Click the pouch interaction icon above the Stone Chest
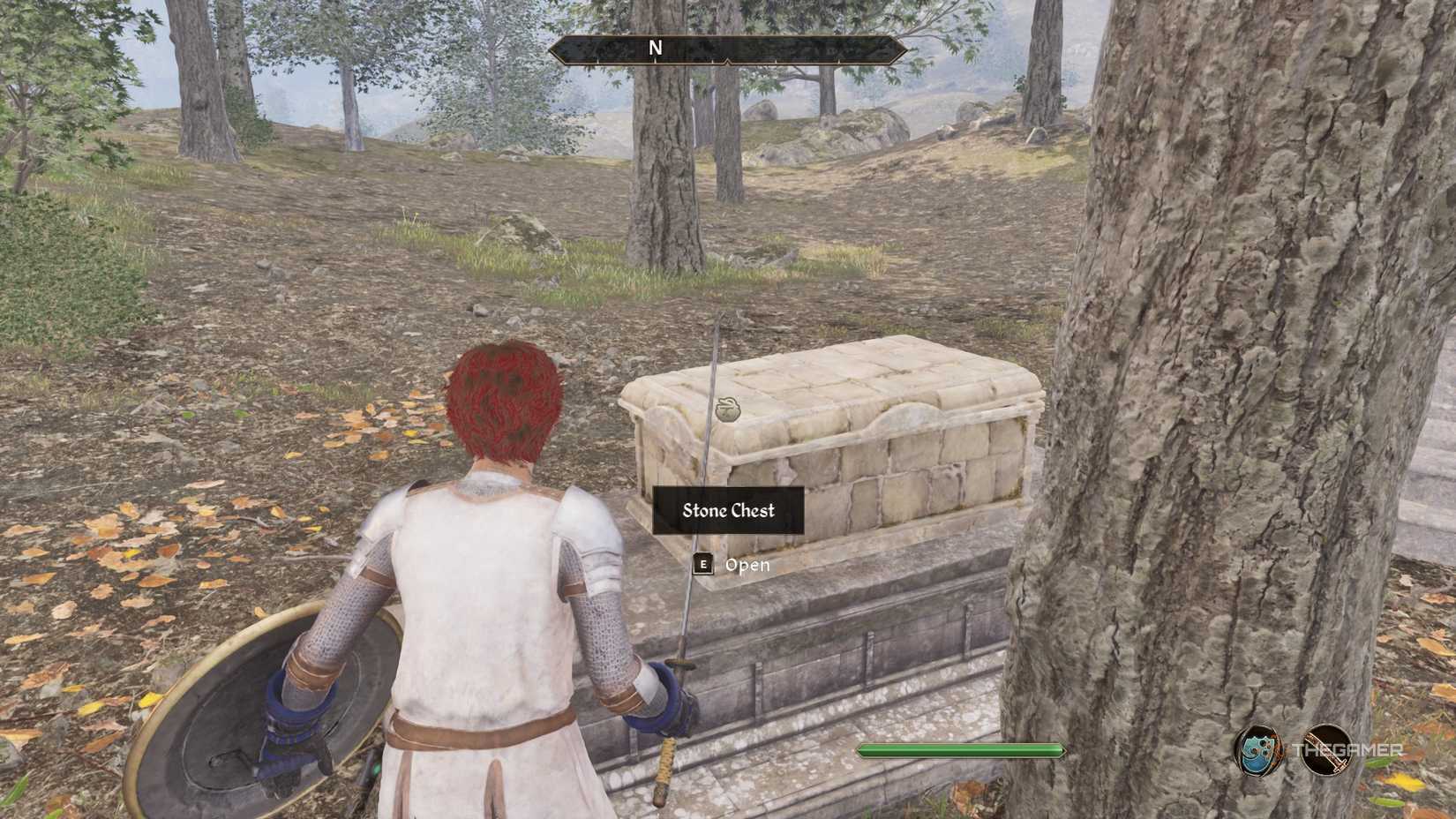Screen dimensions: 1456x819 click(729, 410)
